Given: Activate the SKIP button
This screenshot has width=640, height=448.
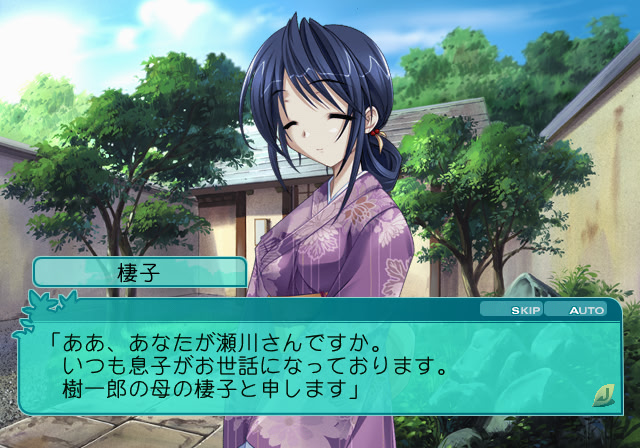Looking at the screenshot, I should click(524, 310).
